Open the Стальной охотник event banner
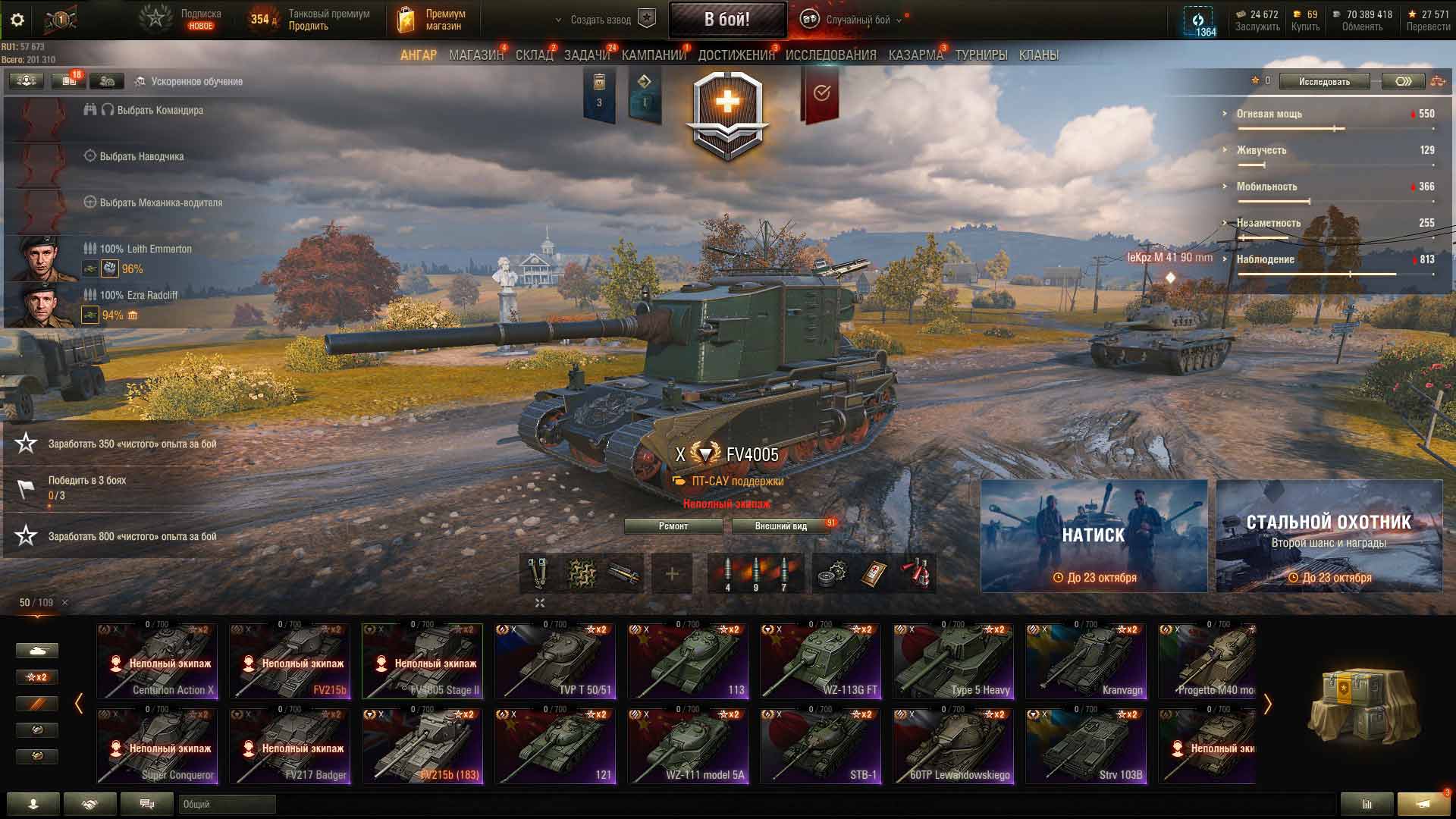This screenshot has width=1456, height=819. click(x=1329, y=535)
